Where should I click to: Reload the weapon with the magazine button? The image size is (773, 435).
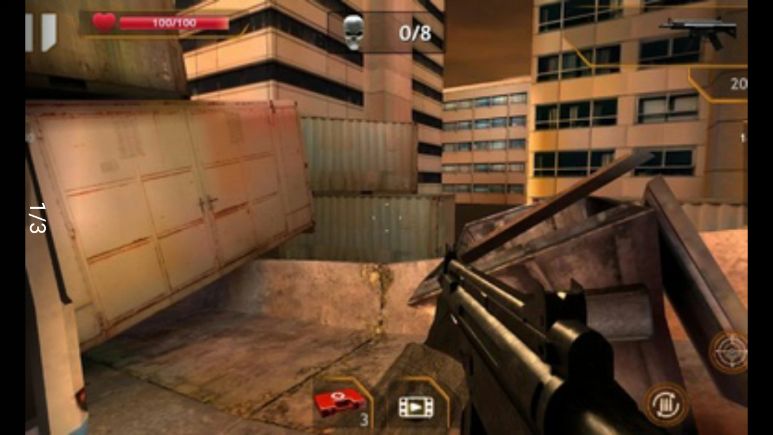pos(665,404)
